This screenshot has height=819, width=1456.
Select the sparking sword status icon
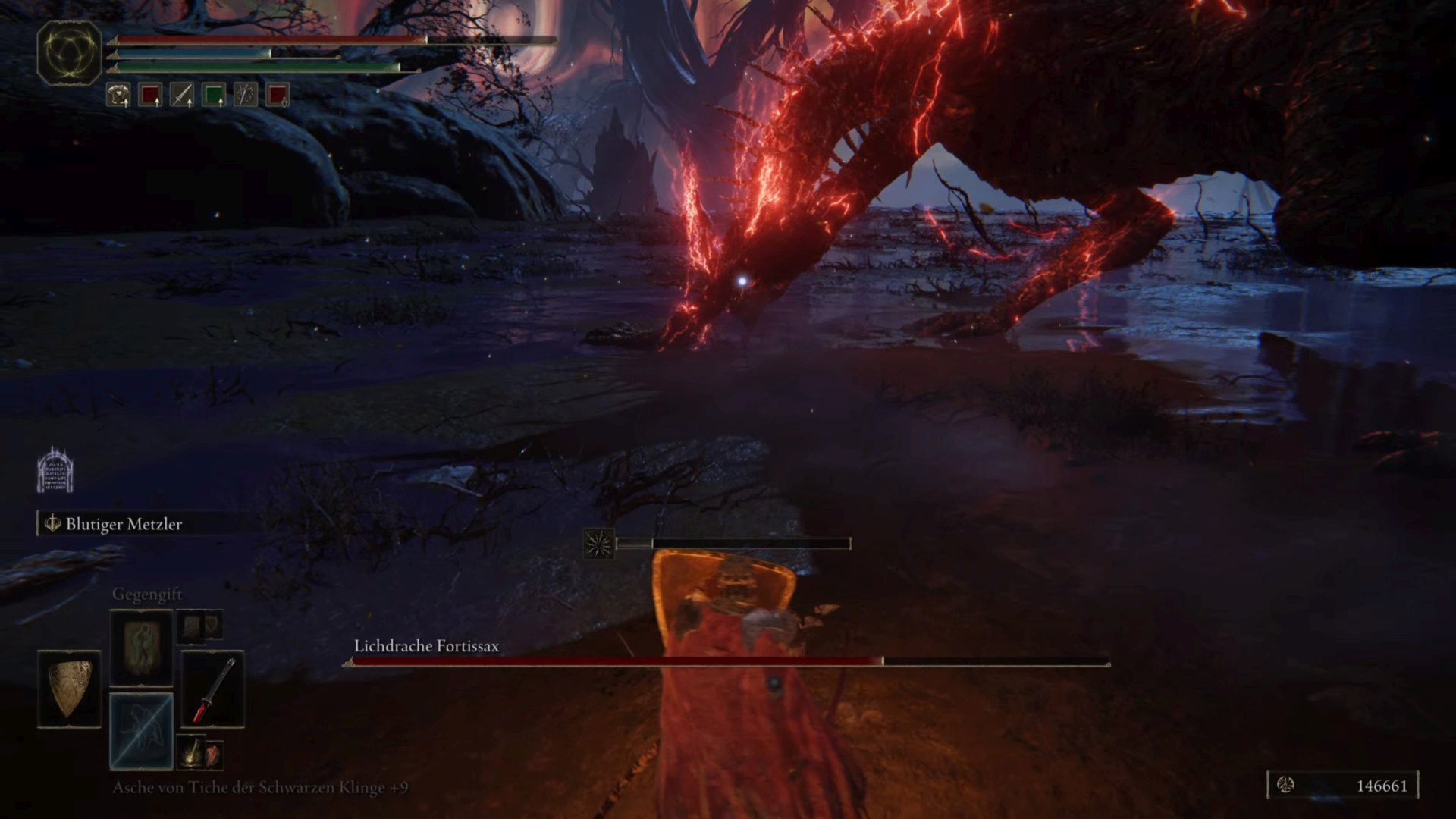[246, 95]
